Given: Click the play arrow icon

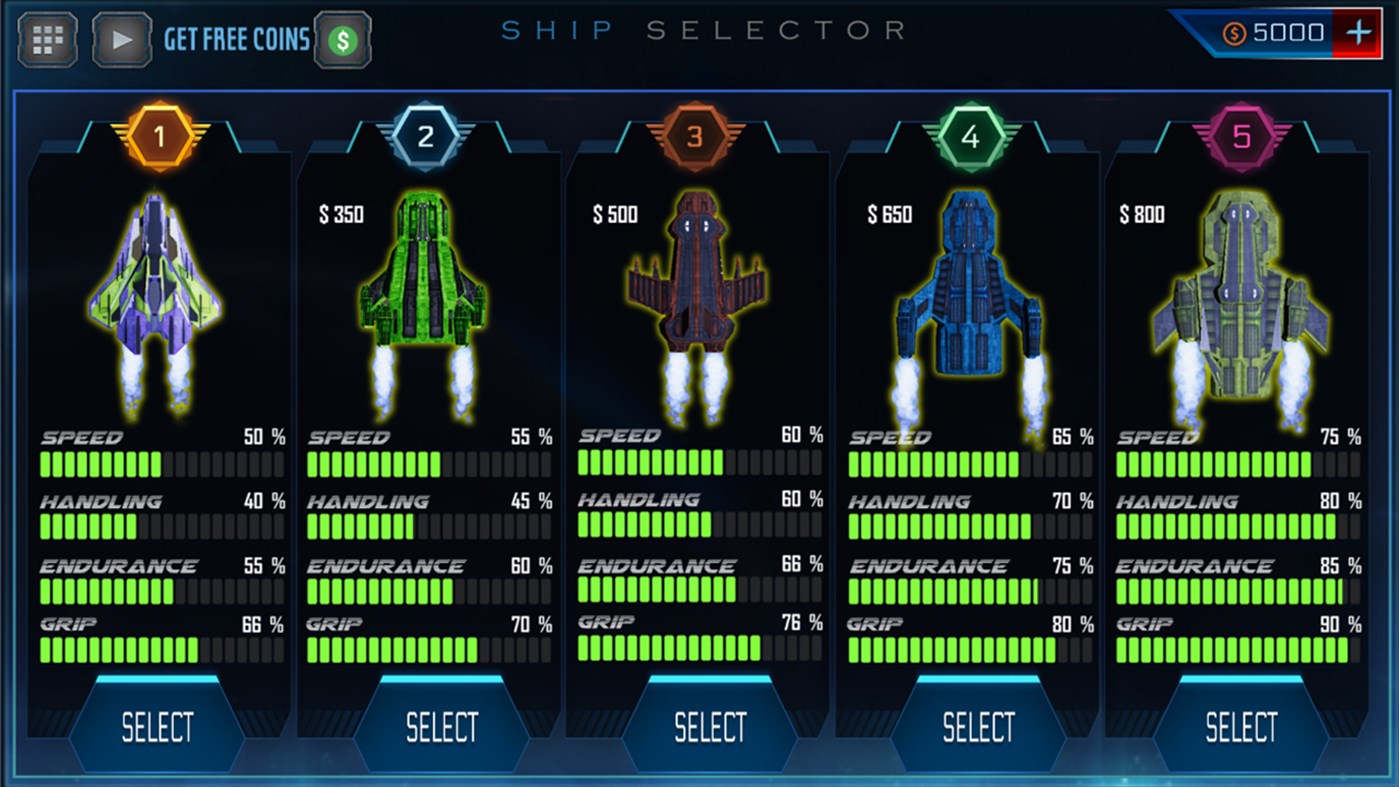Looking at the screenshot, I should [120, 39].
